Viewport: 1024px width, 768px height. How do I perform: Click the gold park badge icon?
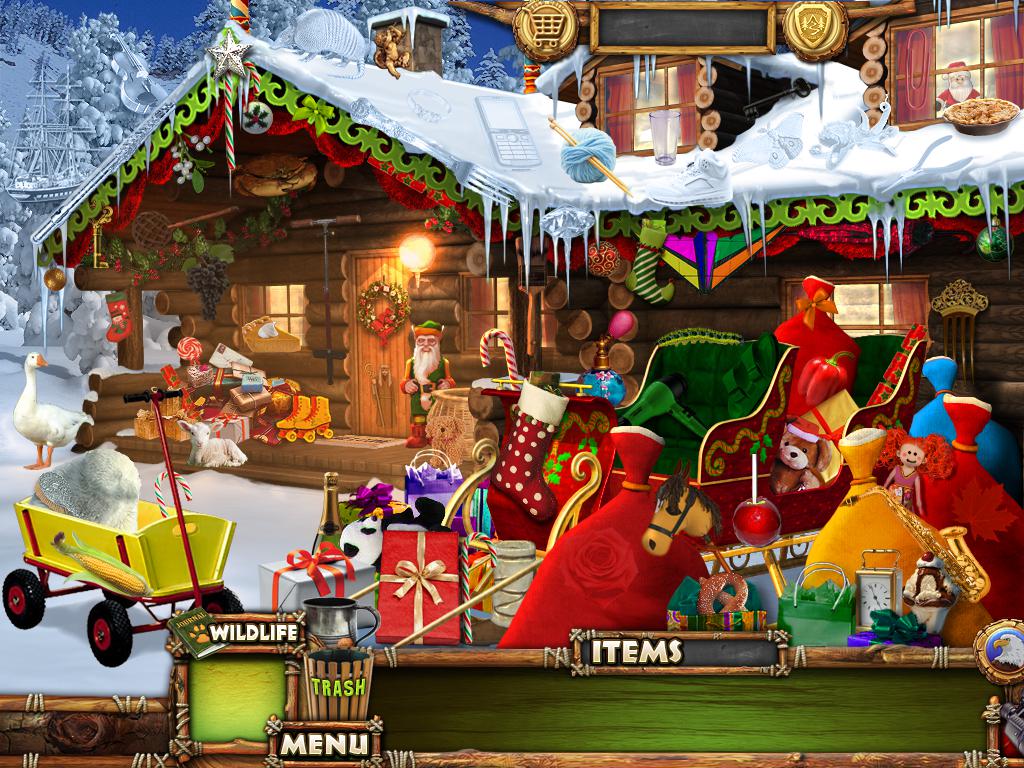[814, 25]
